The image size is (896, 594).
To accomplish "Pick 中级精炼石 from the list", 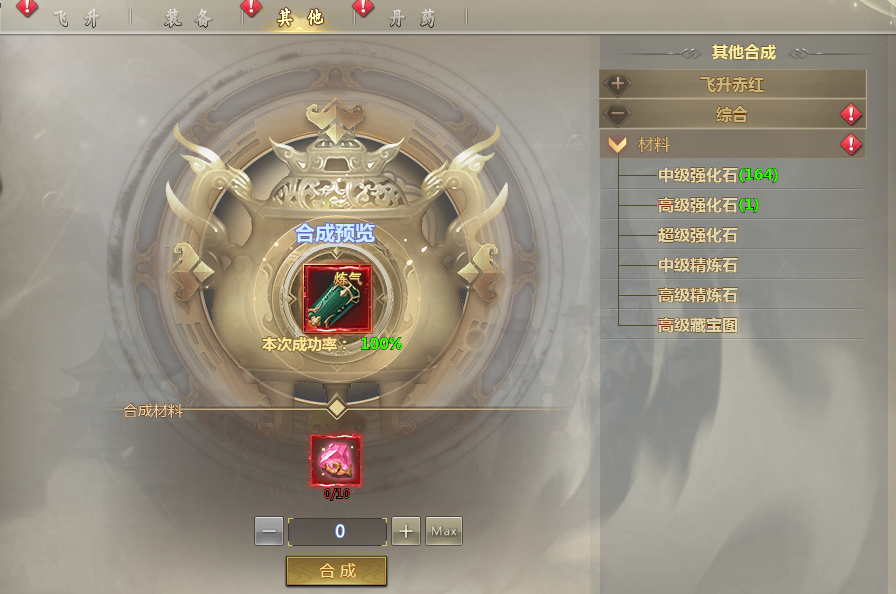I will [x=698, y=265].
